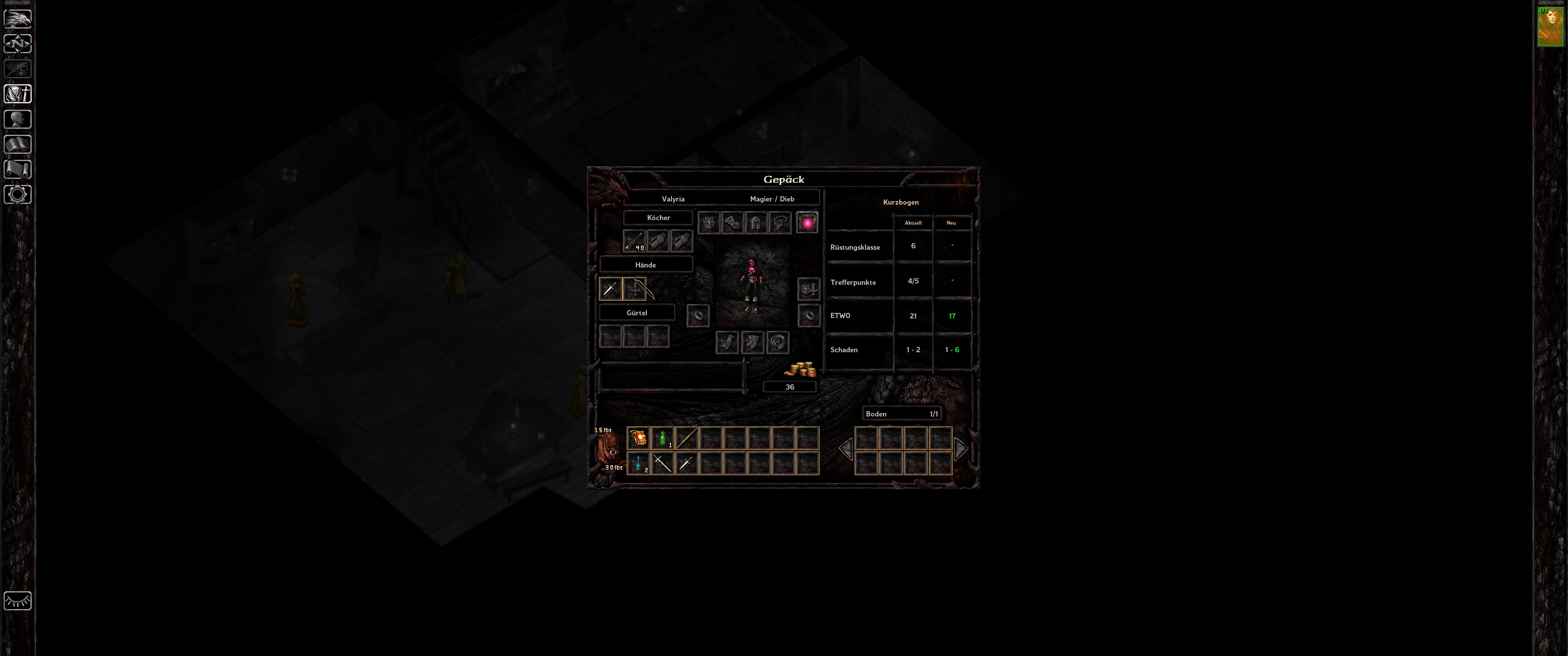Open game options gear icon
The width and height of the screenshot is (1568, 656).
point(18,195)
